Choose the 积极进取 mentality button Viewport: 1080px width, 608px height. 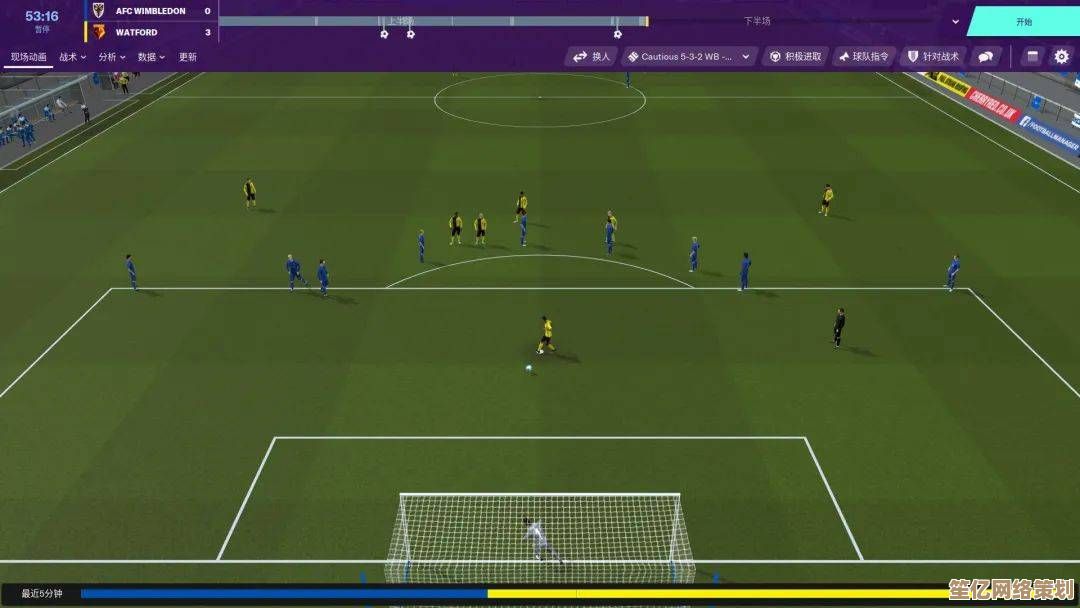[795, 57]
